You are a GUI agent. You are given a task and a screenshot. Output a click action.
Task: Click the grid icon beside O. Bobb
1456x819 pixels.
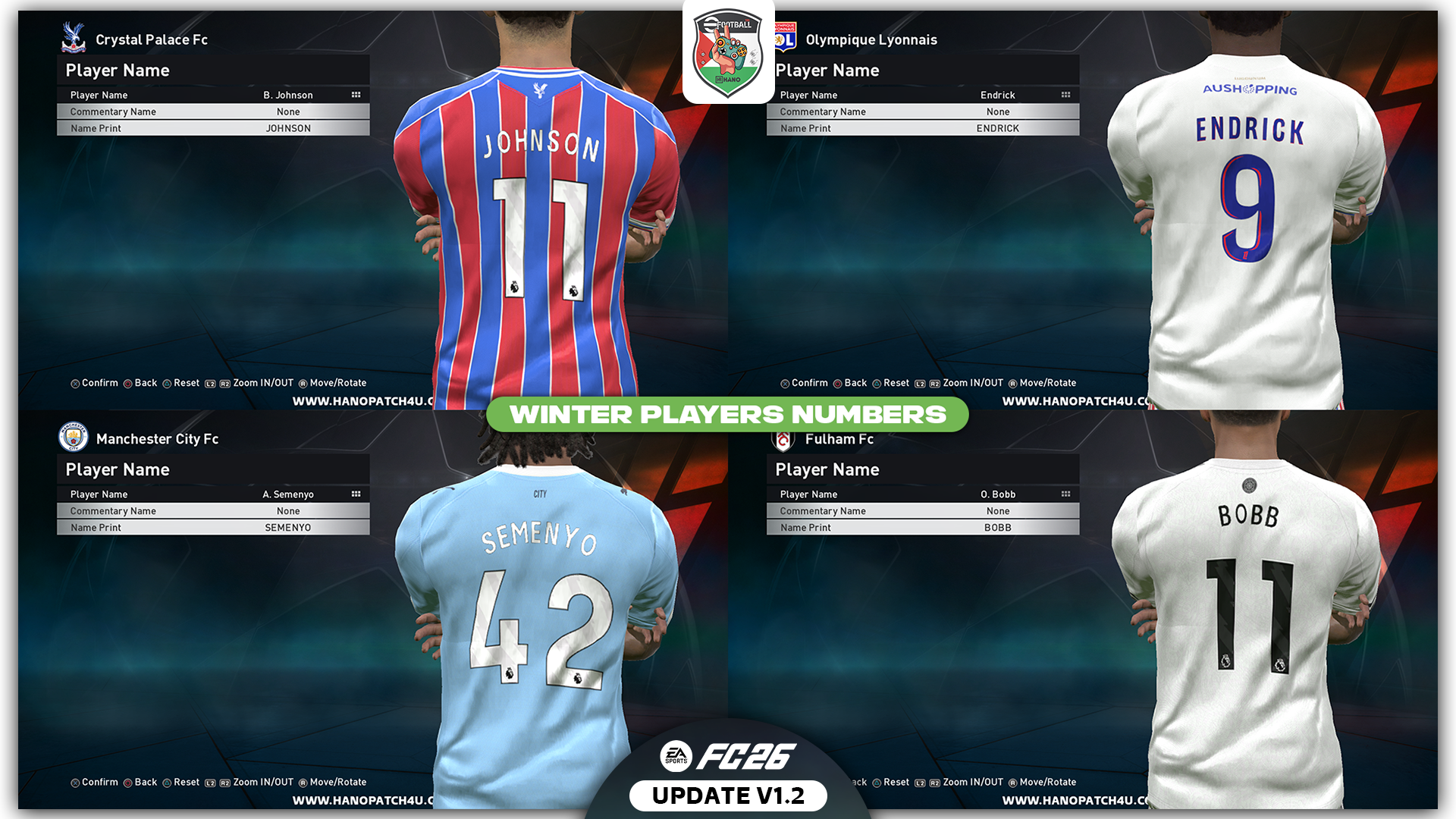(x=1065, y=494)
